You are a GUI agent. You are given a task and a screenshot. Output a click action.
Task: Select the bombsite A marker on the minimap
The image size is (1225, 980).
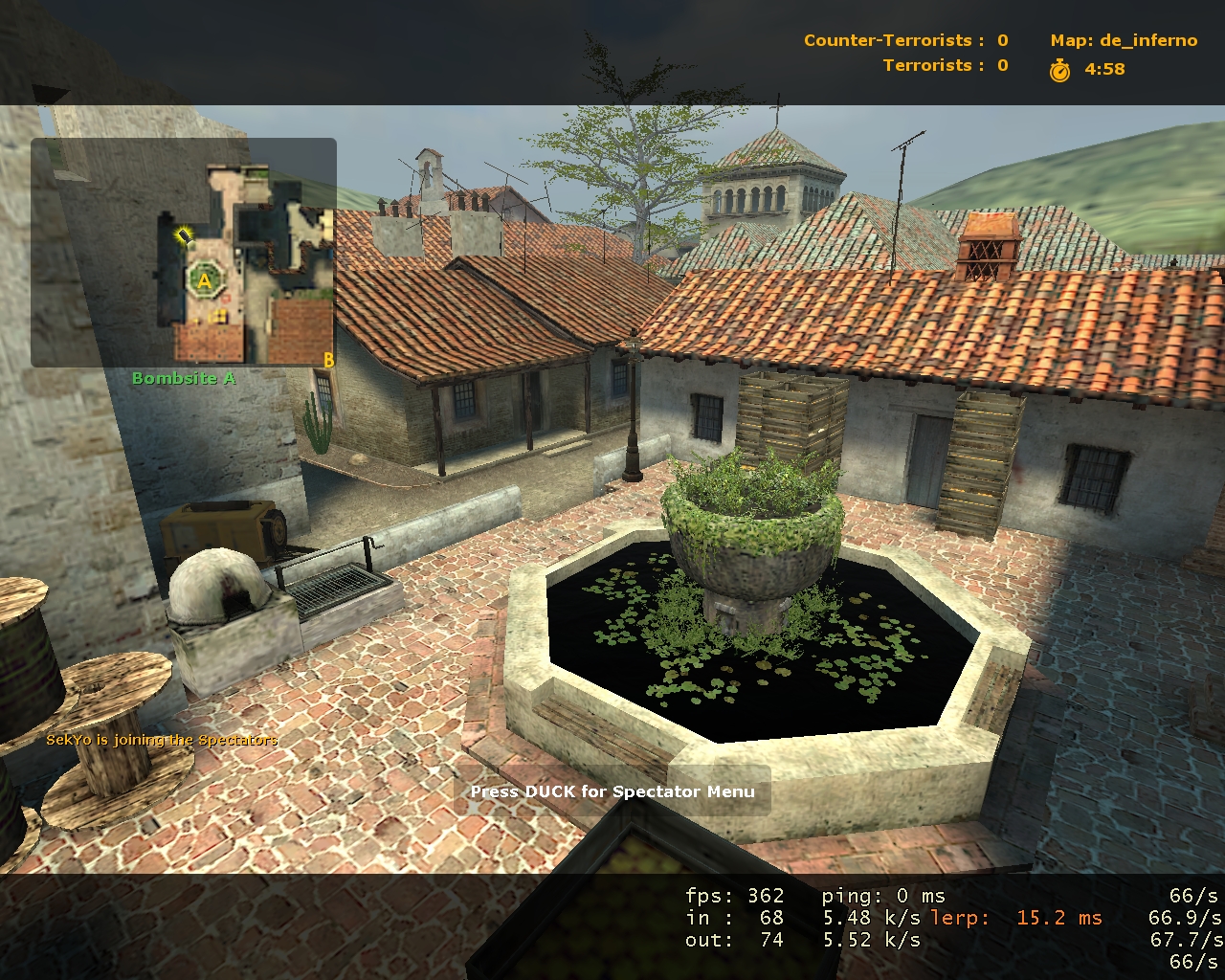[204, 281]
